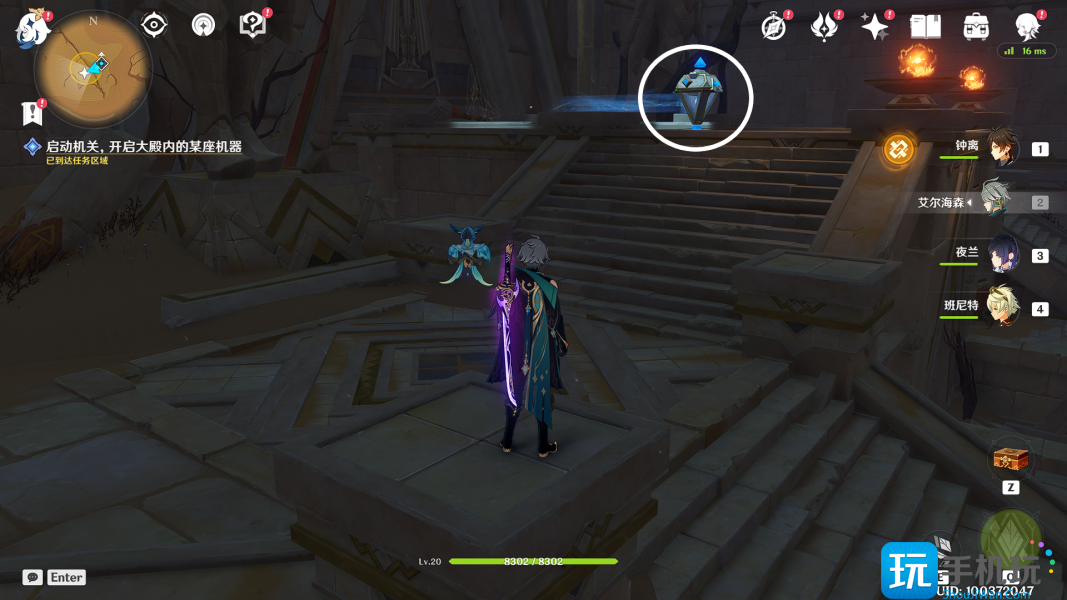Click the orange co-op mode icon
The height and width of the screenshot is (600, 1067).
(x=897, y=150)
